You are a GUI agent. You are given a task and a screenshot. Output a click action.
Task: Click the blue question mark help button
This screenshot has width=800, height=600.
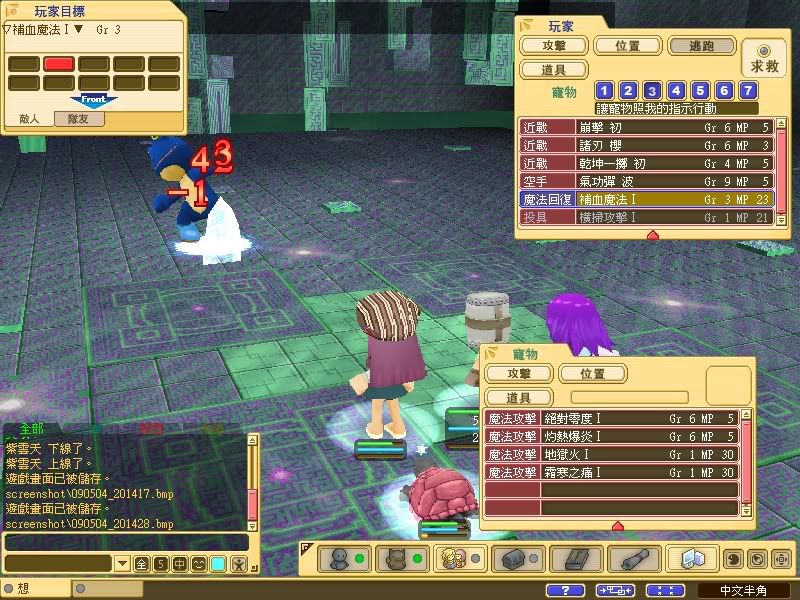click(x=566, y=590)
